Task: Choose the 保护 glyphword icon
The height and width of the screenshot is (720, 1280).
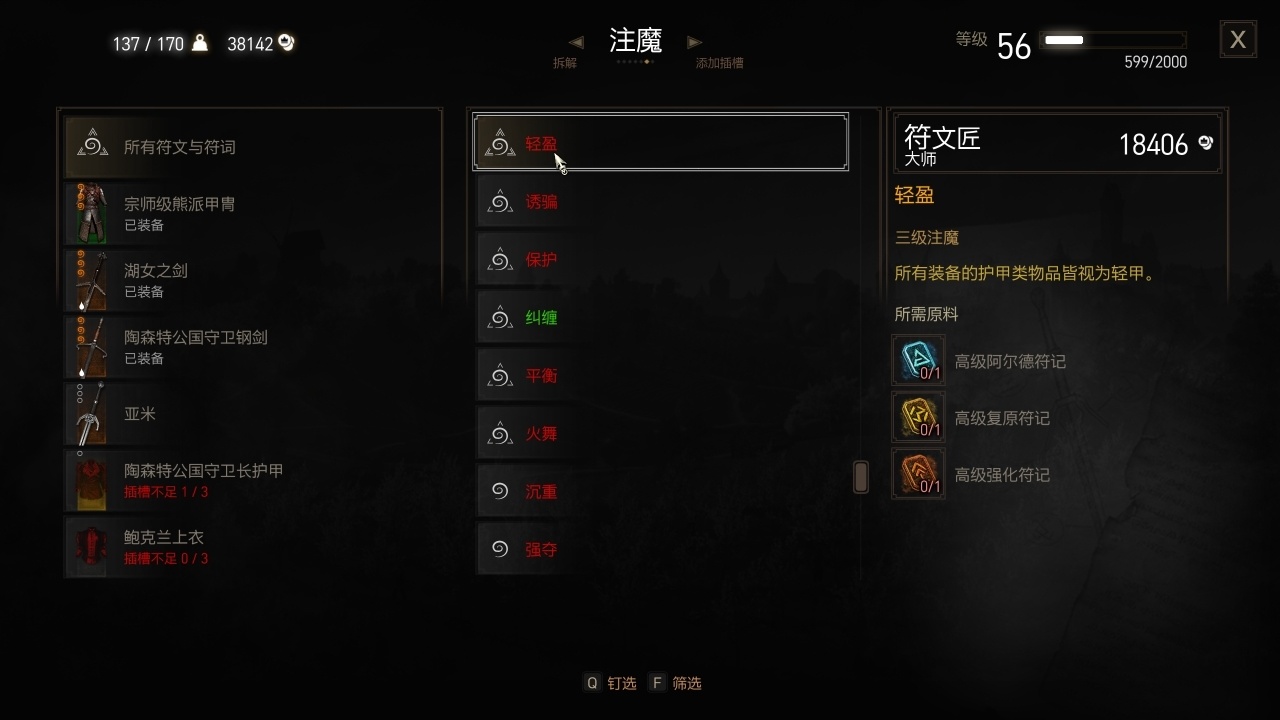Action: click(x=500, y=258)
